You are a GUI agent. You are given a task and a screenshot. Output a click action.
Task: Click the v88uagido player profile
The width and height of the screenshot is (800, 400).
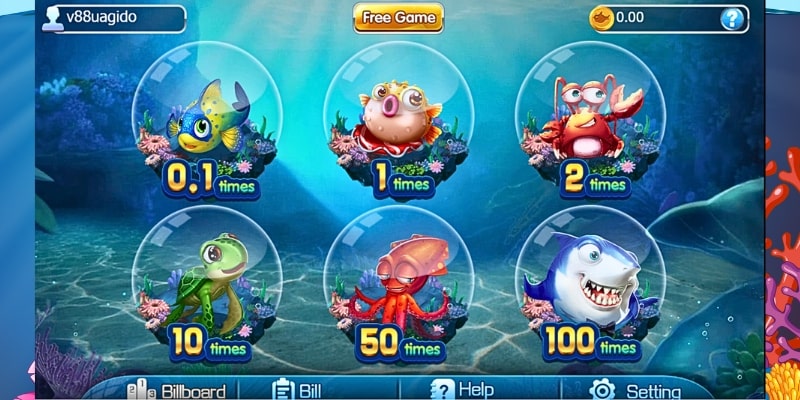[112, 18]
